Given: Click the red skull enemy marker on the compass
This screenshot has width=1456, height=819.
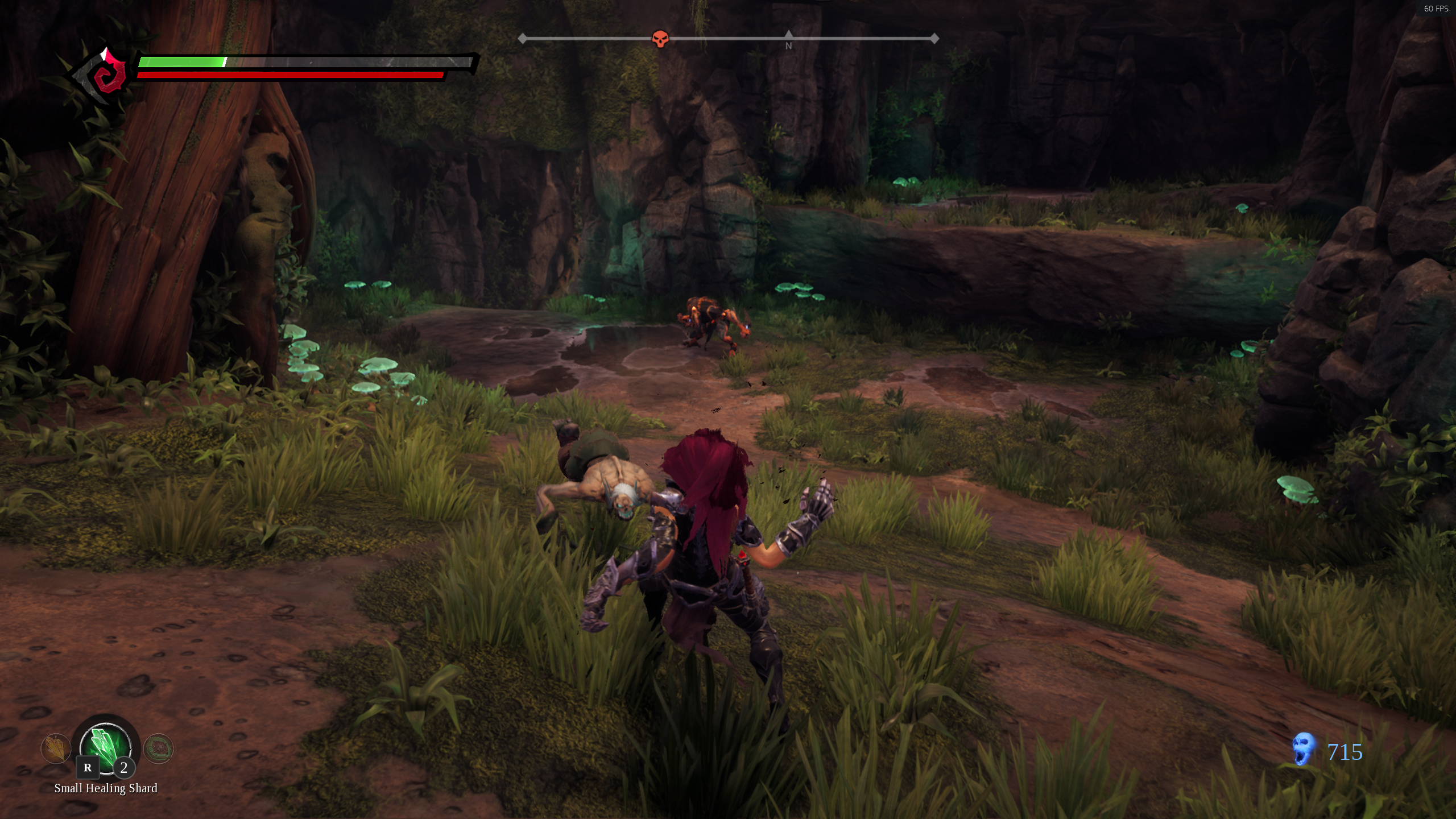Looking at the screenshot, I should click(660, 39).
